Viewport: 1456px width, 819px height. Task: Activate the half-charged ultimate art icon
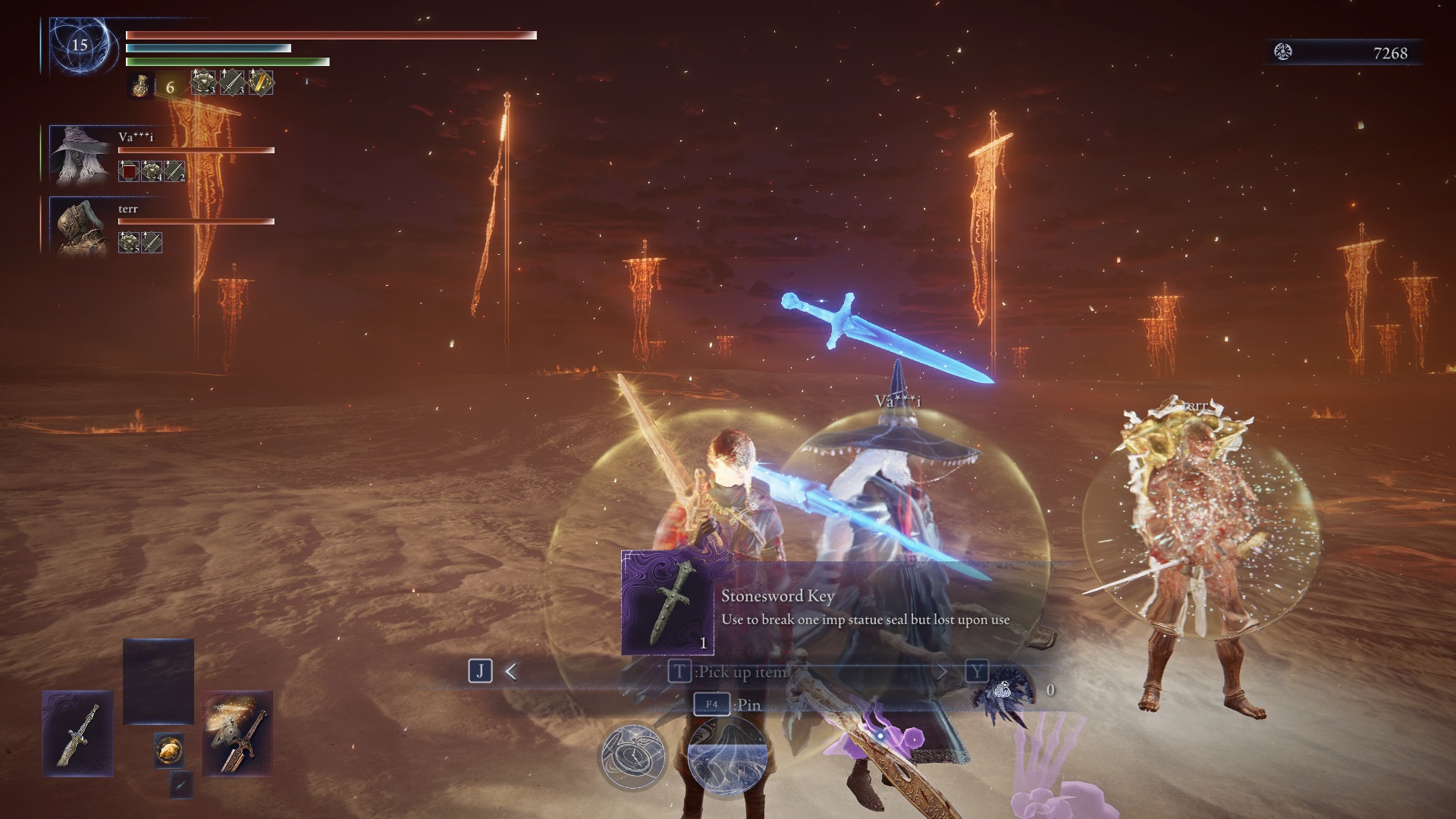pyautogui.click(x=727, y=757)
